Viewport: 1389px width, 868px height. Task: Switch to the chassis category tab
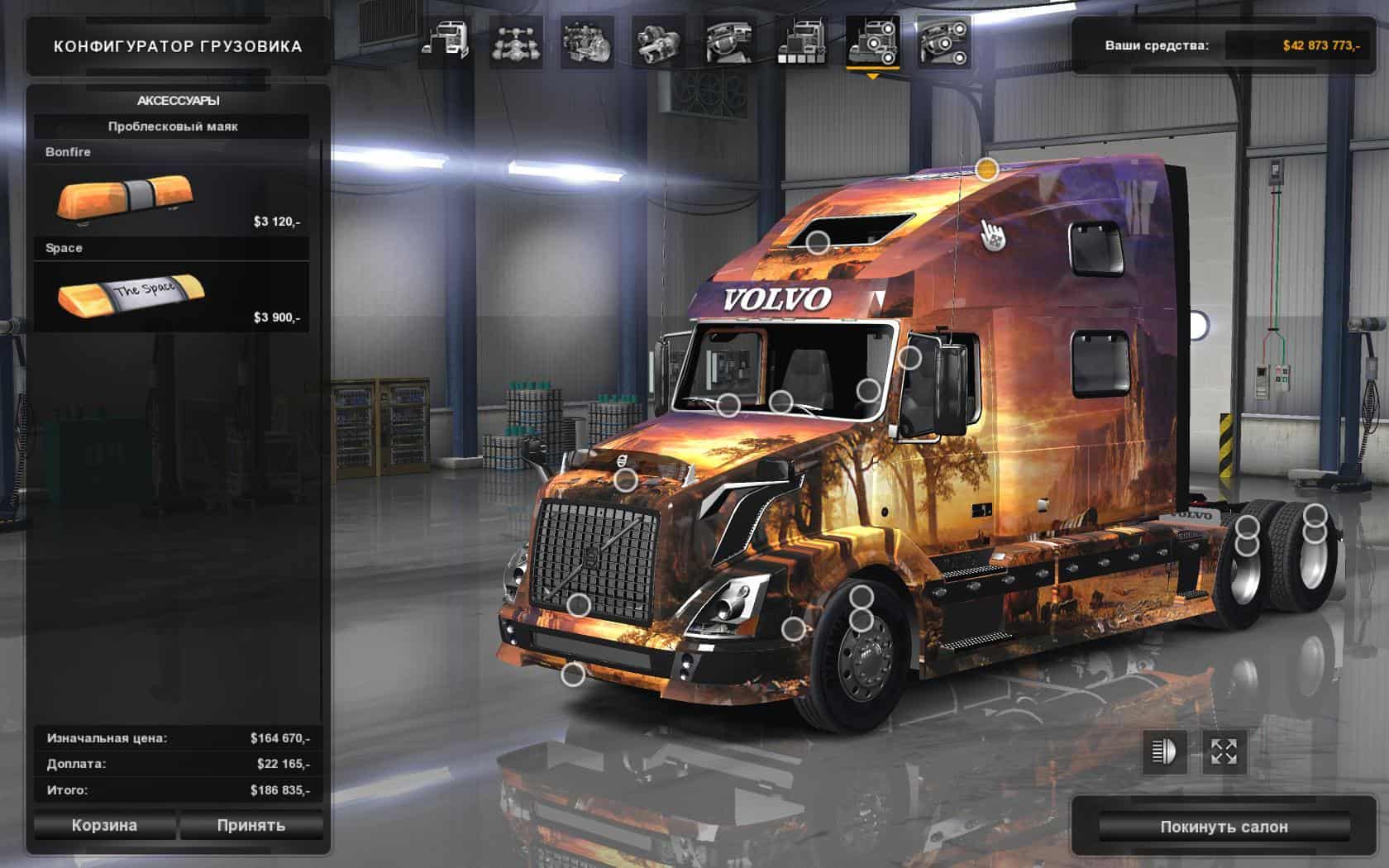[516, 41]
